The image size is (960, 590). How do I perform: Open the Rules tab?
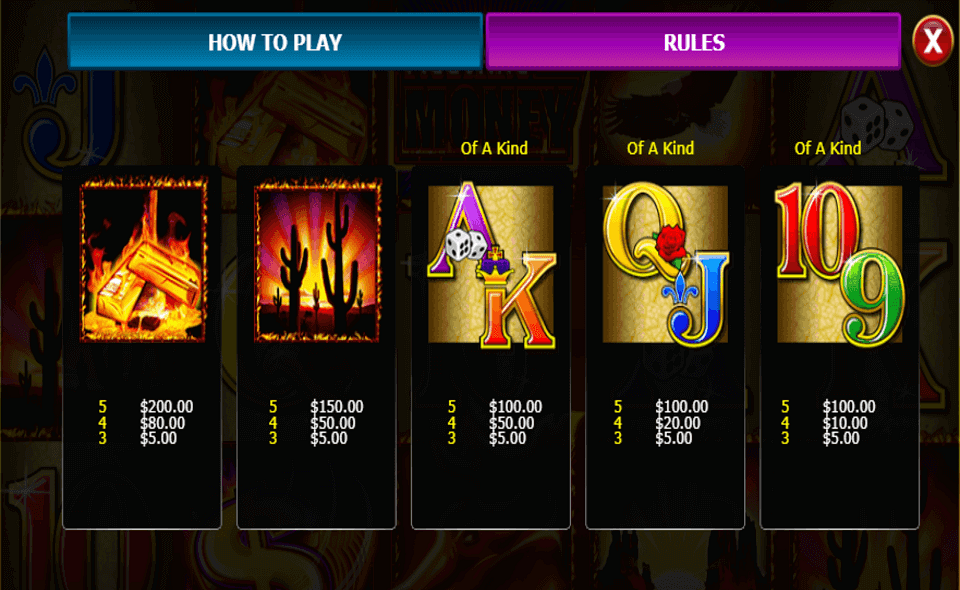[x=693, y=42]
